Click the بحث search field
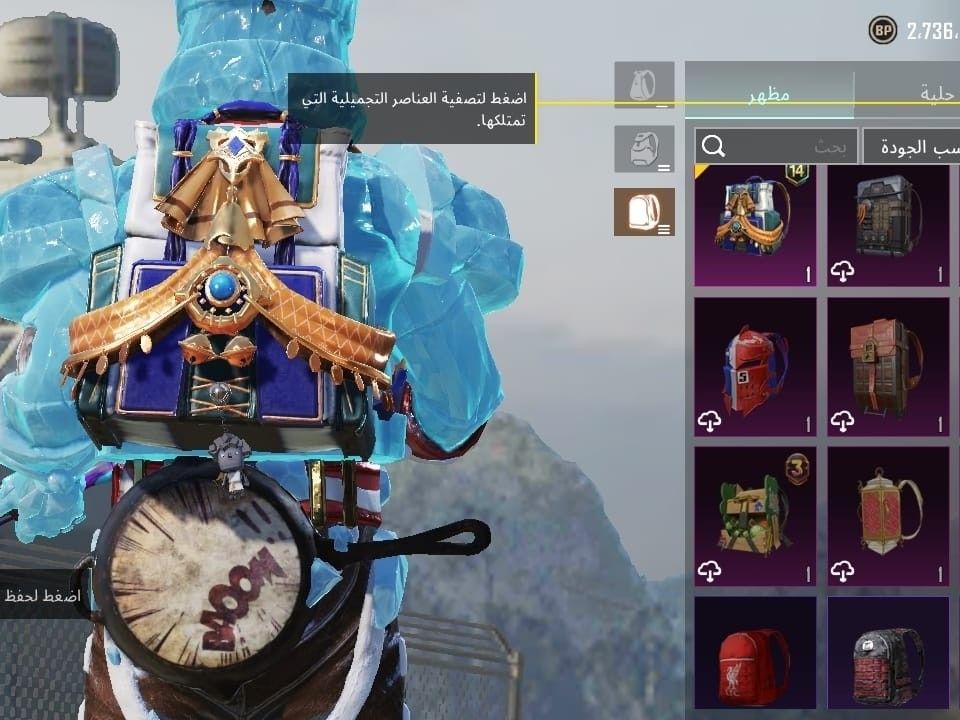The image size is (960, 720). click(x=778, y=147)
